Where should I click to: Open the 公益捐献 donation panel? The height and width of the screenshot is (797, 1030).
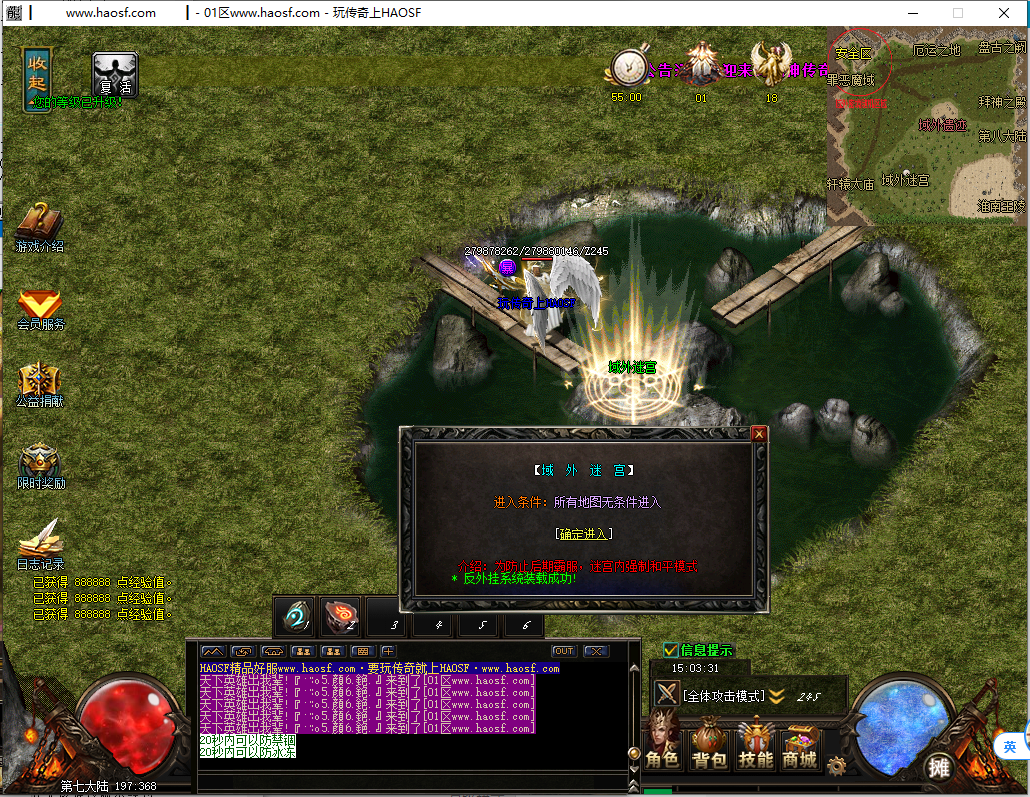pyautogui.click(x=39, y=382)
